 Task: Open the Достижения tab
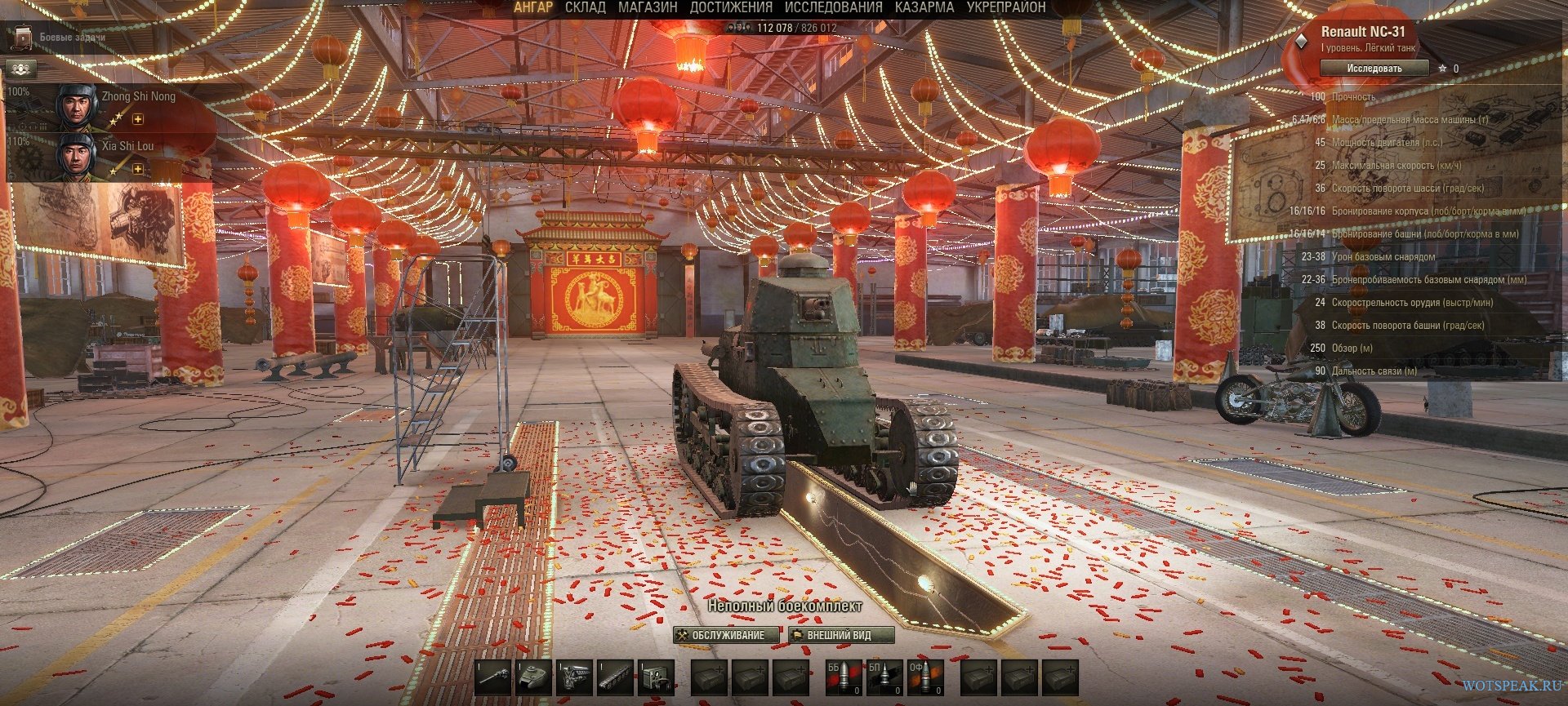pyautogui.click(x=731, y=7)
